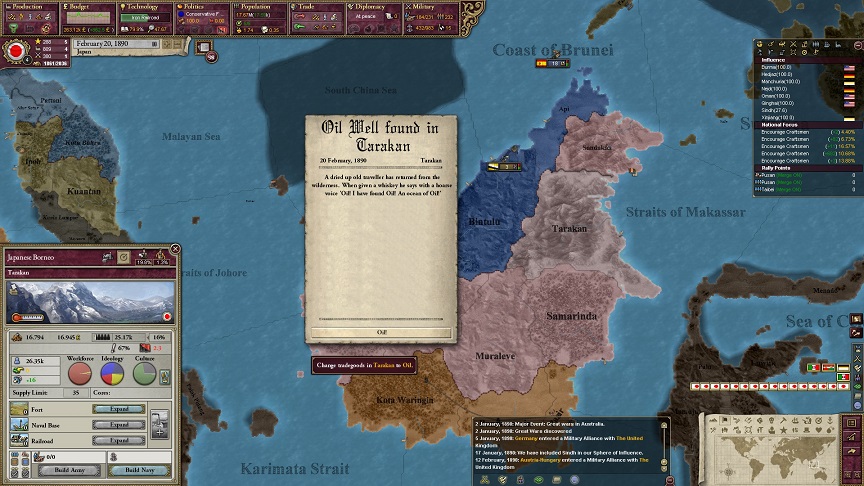This screenshot has height=486, width=864.
Task: Open the Technology tab
Action: coord(147,6)
